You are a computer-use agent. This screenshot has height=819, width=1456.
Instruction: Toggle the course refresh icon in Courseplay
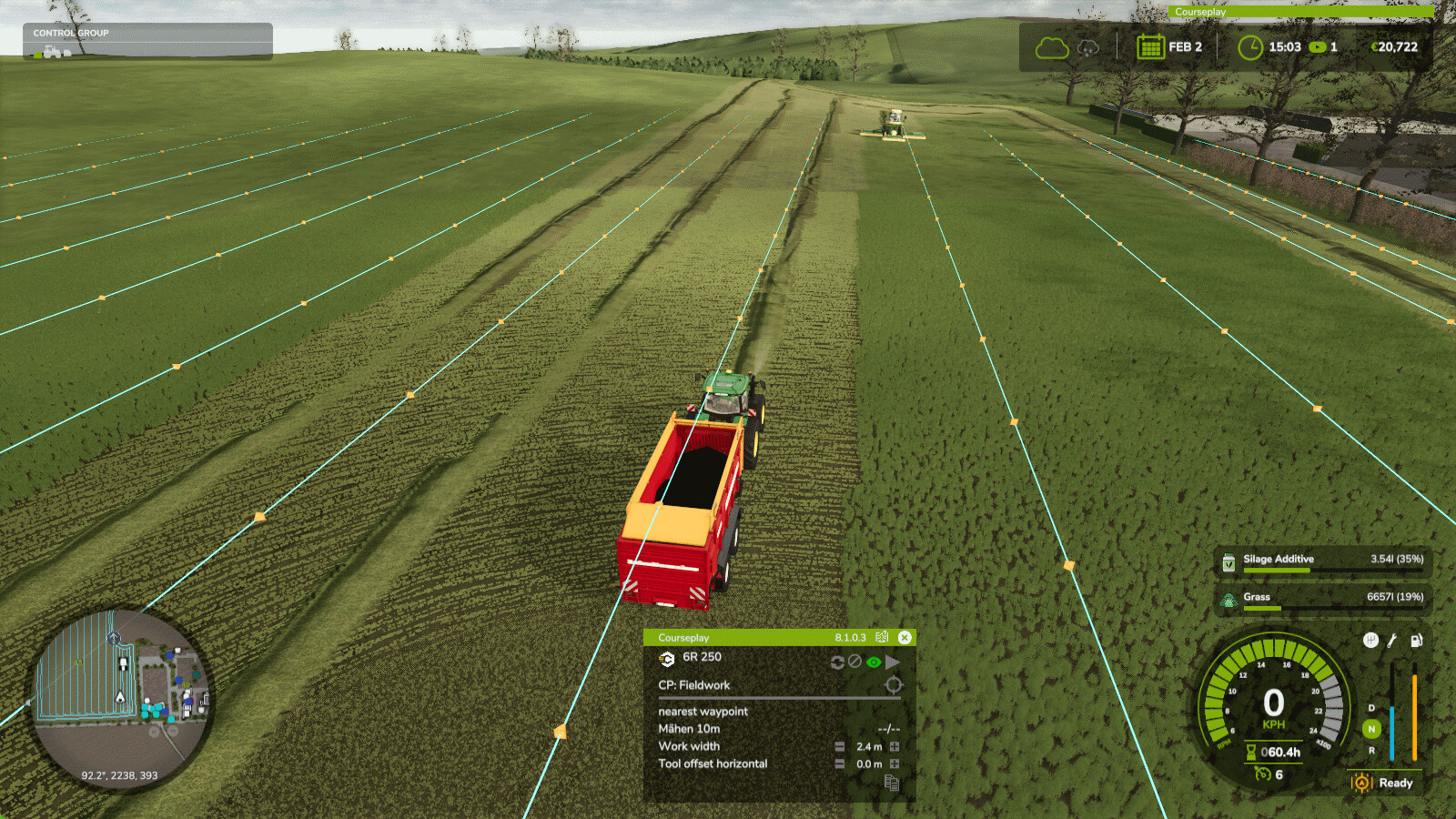click(837, 662)
